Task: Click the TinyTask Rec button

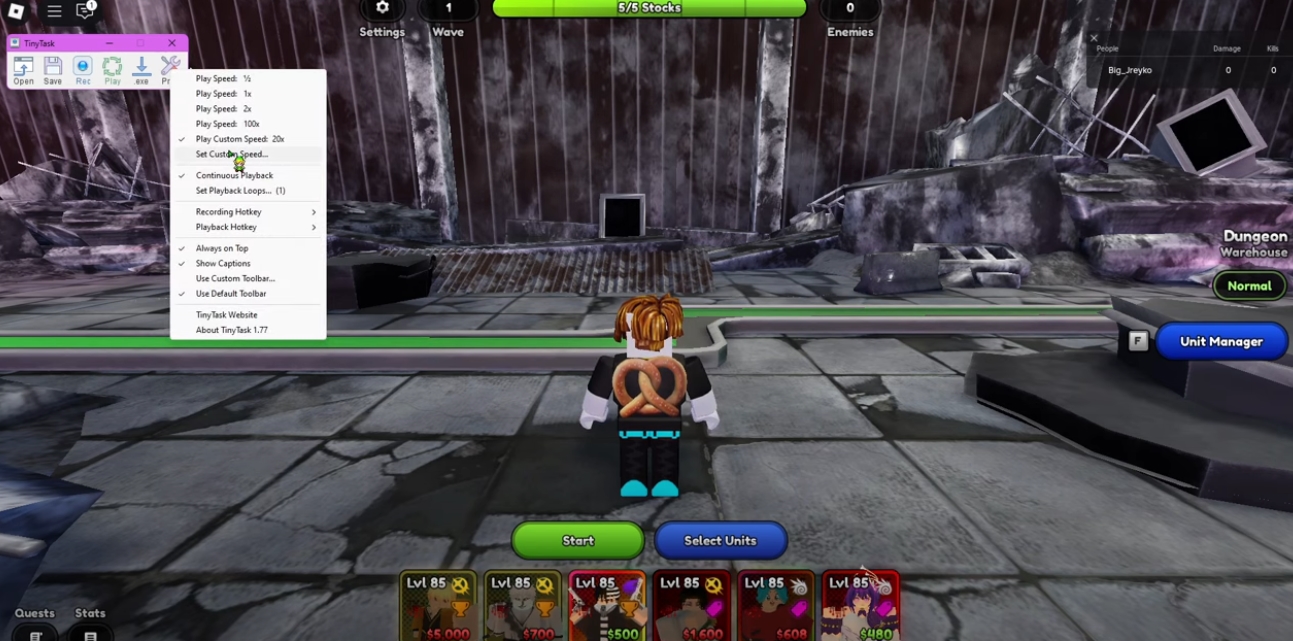Action: [x=83, y=68]
